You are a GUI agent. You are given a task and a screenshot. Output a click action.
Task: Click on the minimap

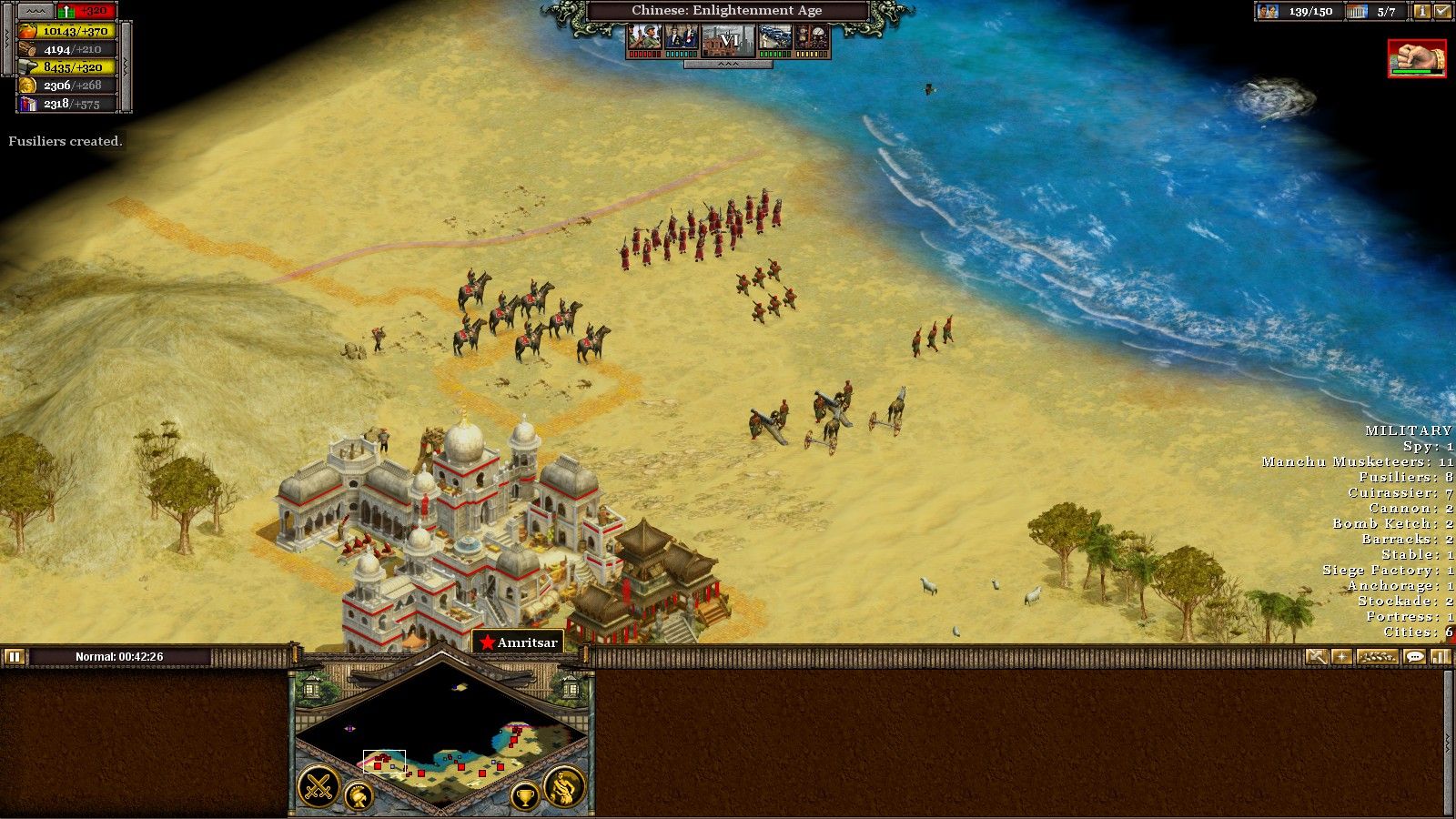coord(442,737)
